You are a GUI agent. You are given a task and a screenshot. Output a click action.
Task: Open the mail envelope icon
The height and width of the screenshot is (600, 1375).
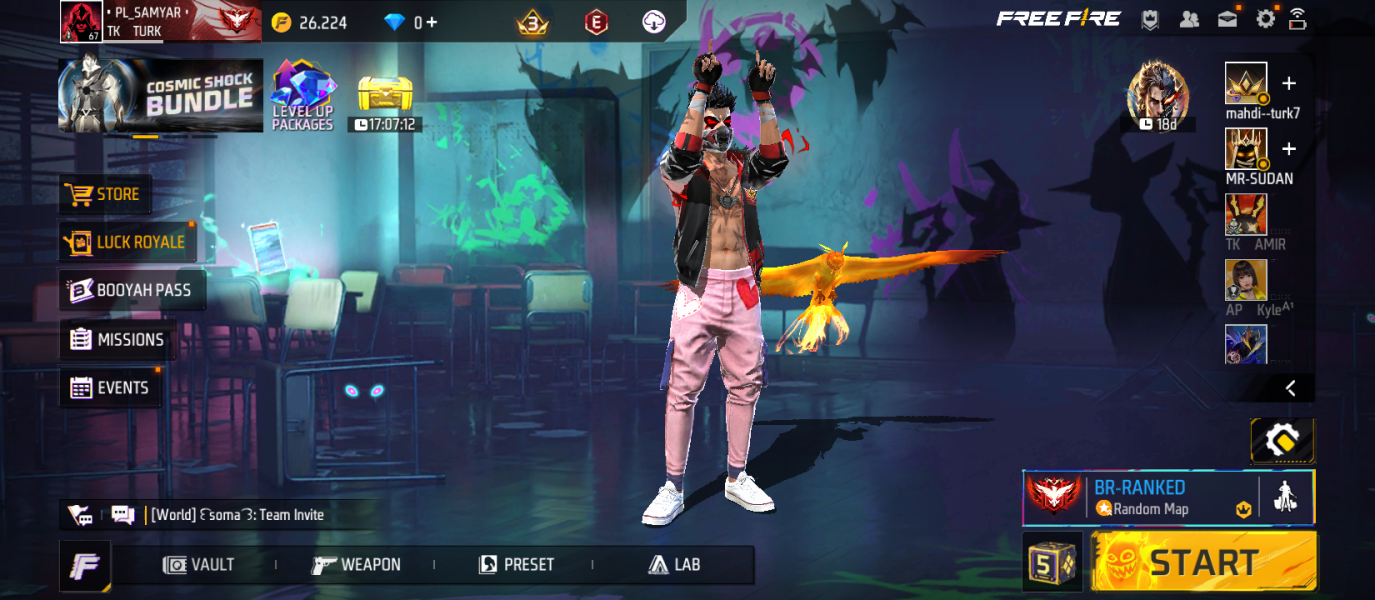[x=1228, y=18]
